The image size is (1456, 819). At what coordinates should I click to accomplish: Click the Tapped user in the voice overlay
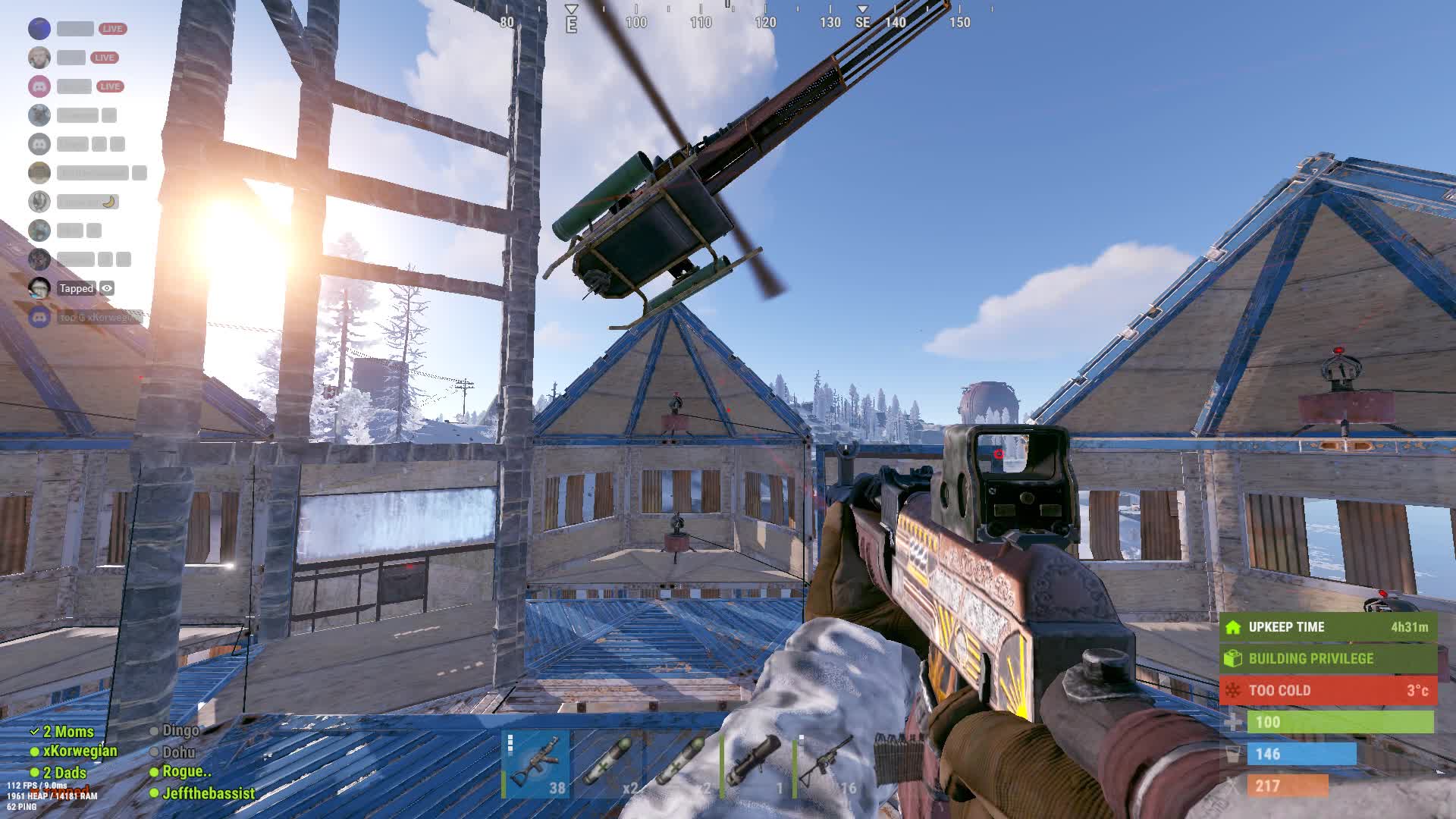76,288
